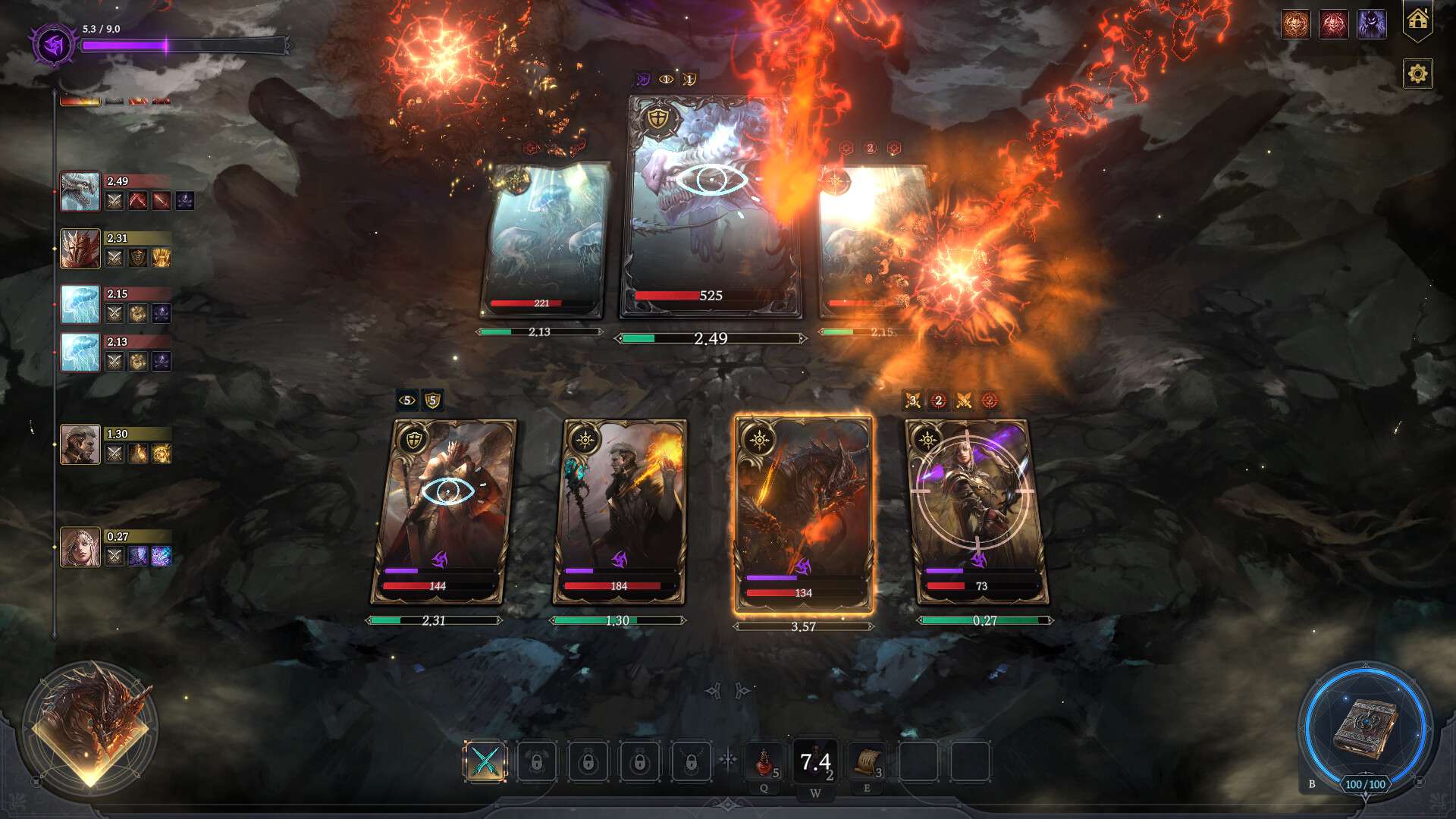This screenshot has height=819, width=1456.
Task: Use the red potion item
Action: tap(764, 761)
